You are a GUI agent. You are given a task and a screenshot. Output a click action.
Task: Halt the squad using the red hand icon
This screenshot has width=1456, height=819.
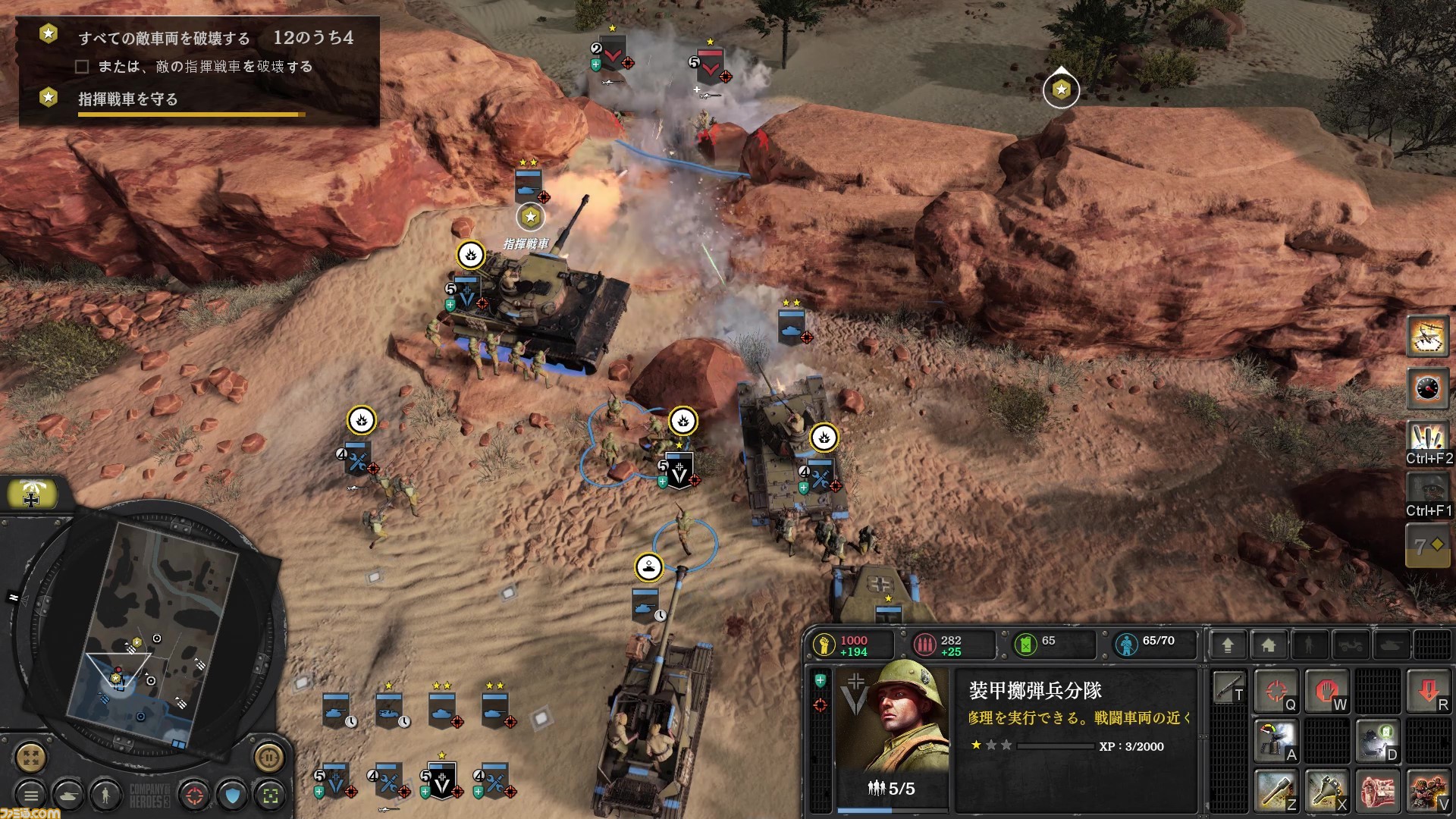1327,690
